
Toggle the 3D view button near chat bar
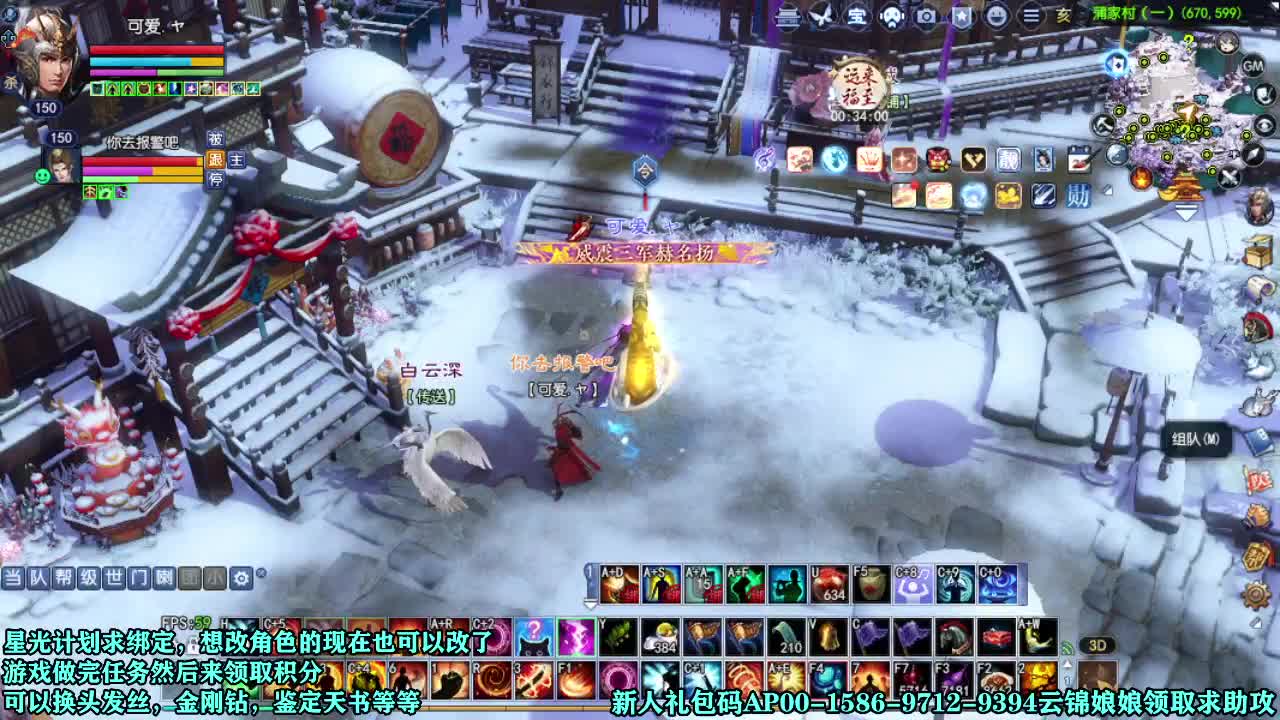point(1098,645)
